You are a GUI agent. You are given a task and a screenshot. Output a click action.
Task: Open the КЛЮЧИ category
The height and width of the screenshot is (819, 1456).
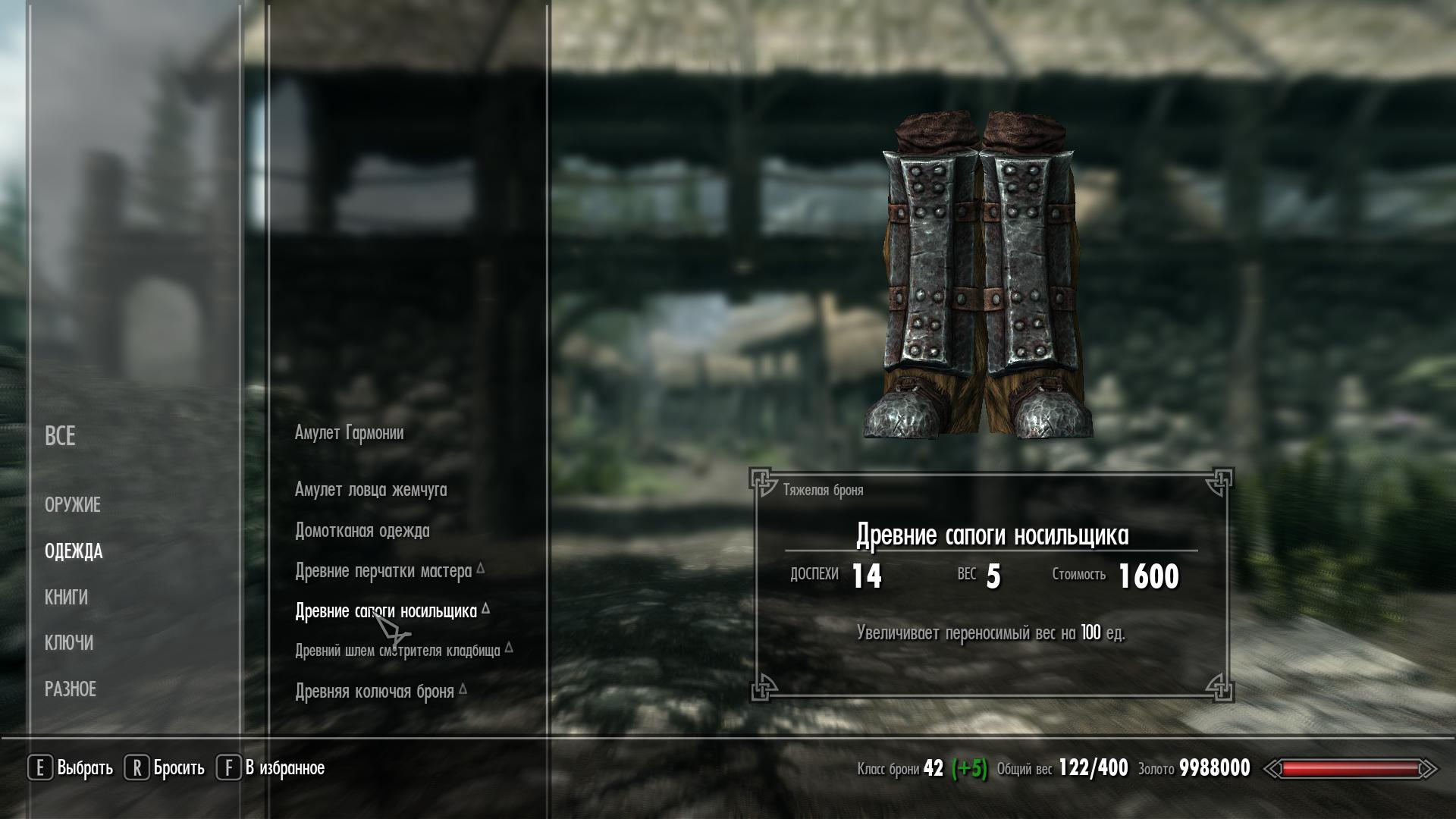69,643
